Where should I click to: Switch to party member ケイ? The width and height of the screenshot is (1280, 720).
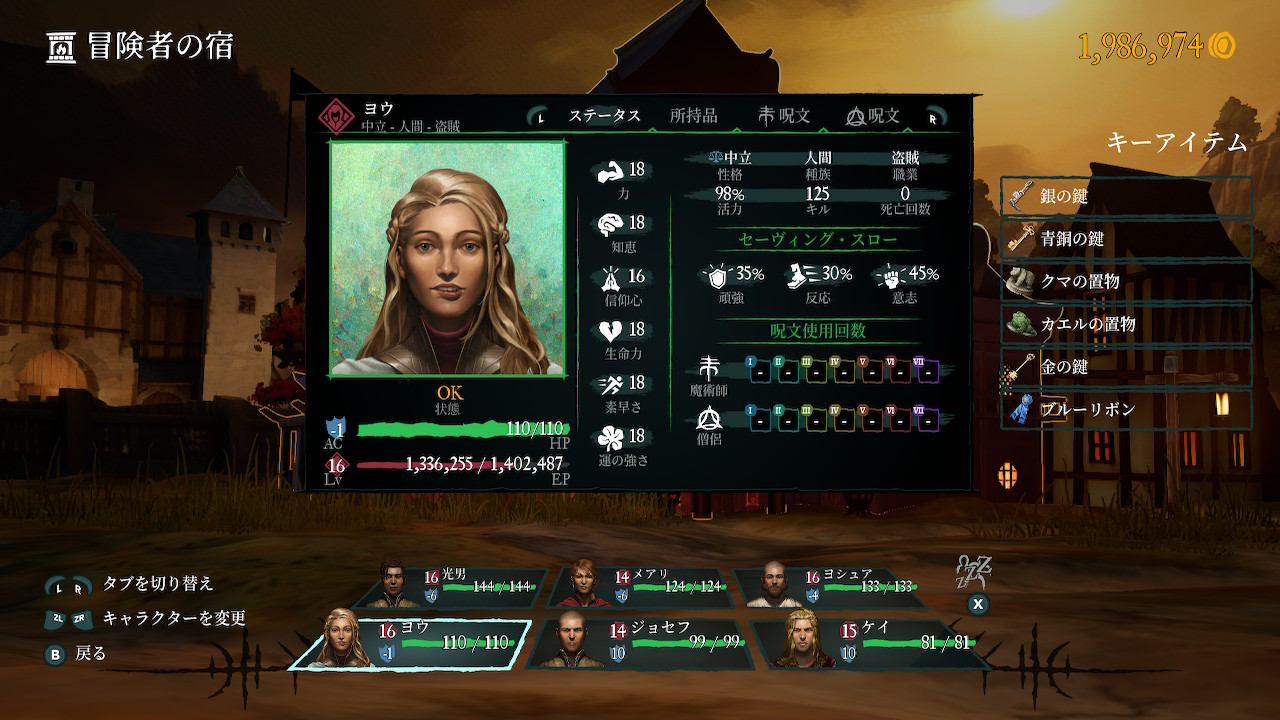(865, 642)
